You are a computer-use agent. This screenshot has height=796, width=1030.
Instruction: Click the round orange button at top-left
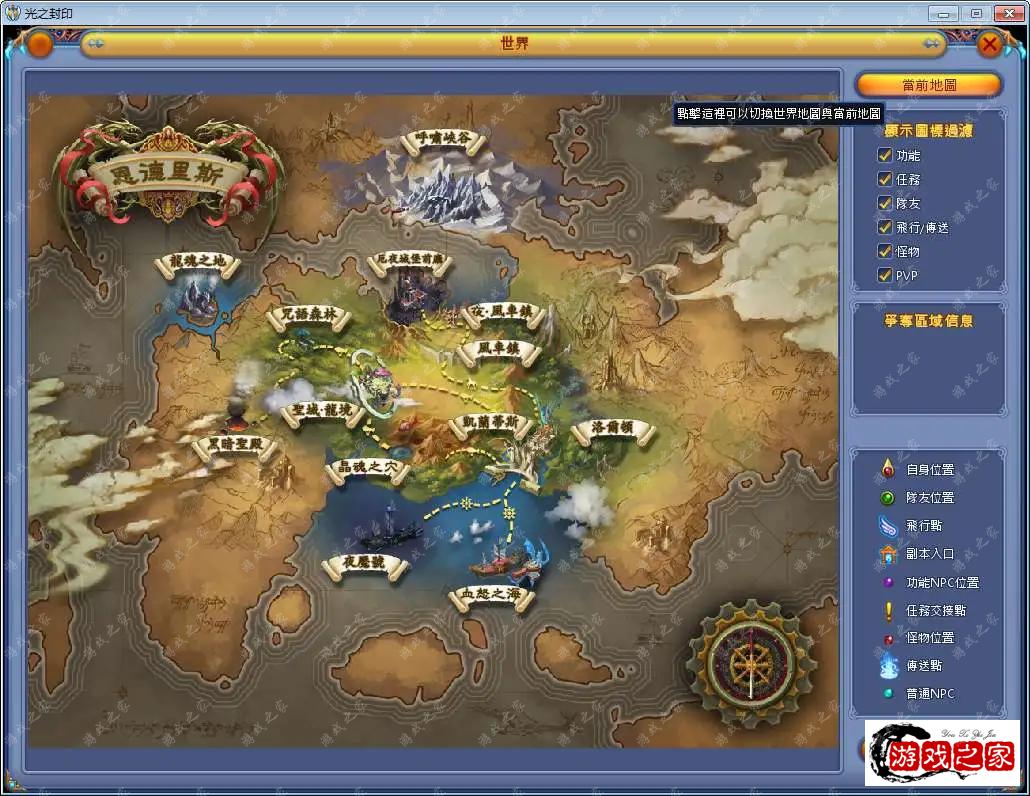pos(40,44)
